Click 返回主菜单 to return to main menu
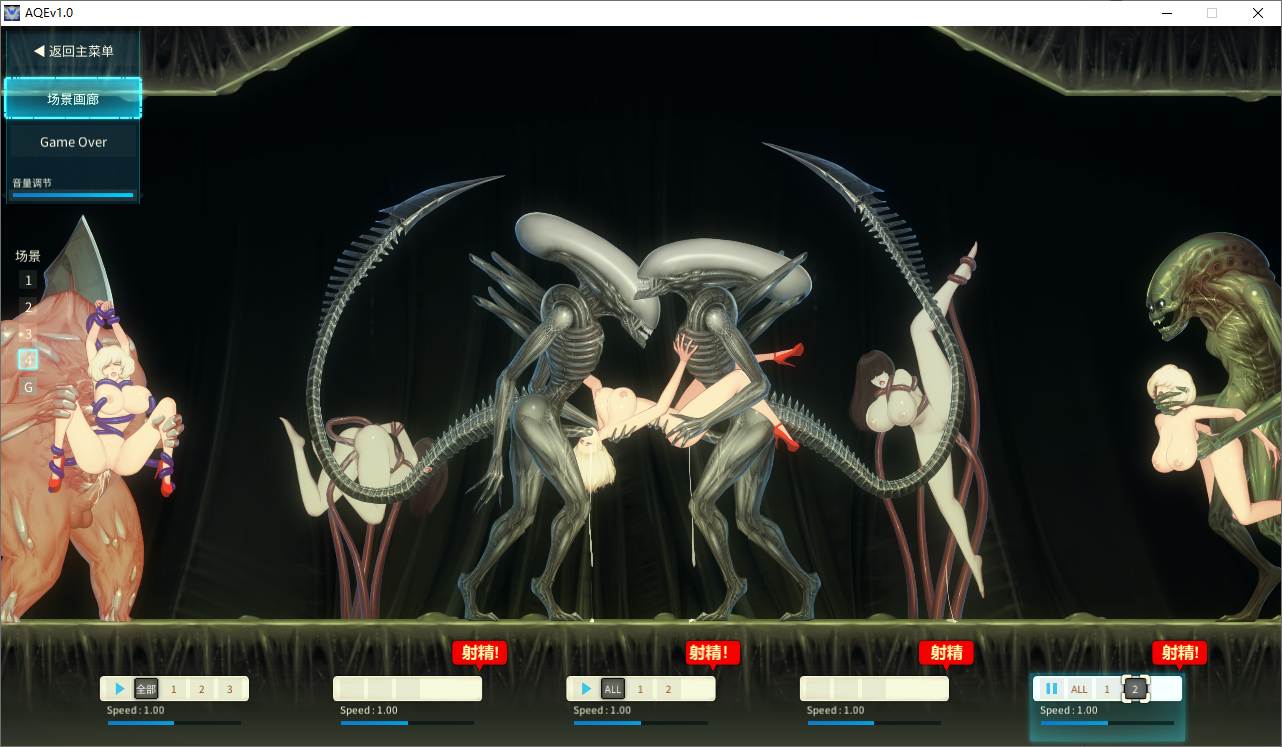This screenshot has height=747, width=1282. point(71,50)
